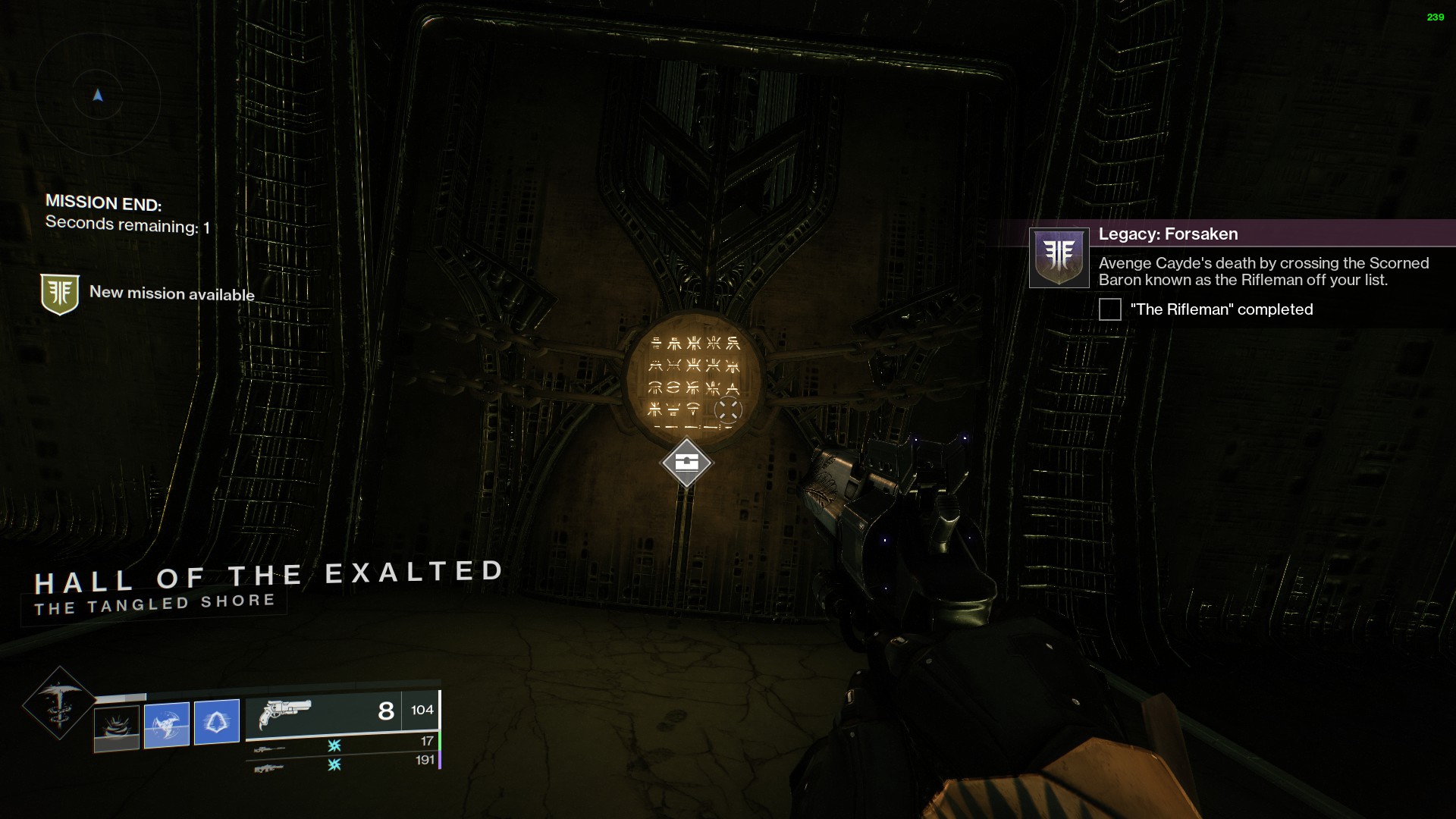The width and height of the screenshot is (1456, 819).
Task: Check "The Rifleman" completed checkbox
Action: (x=1109, y=309)
